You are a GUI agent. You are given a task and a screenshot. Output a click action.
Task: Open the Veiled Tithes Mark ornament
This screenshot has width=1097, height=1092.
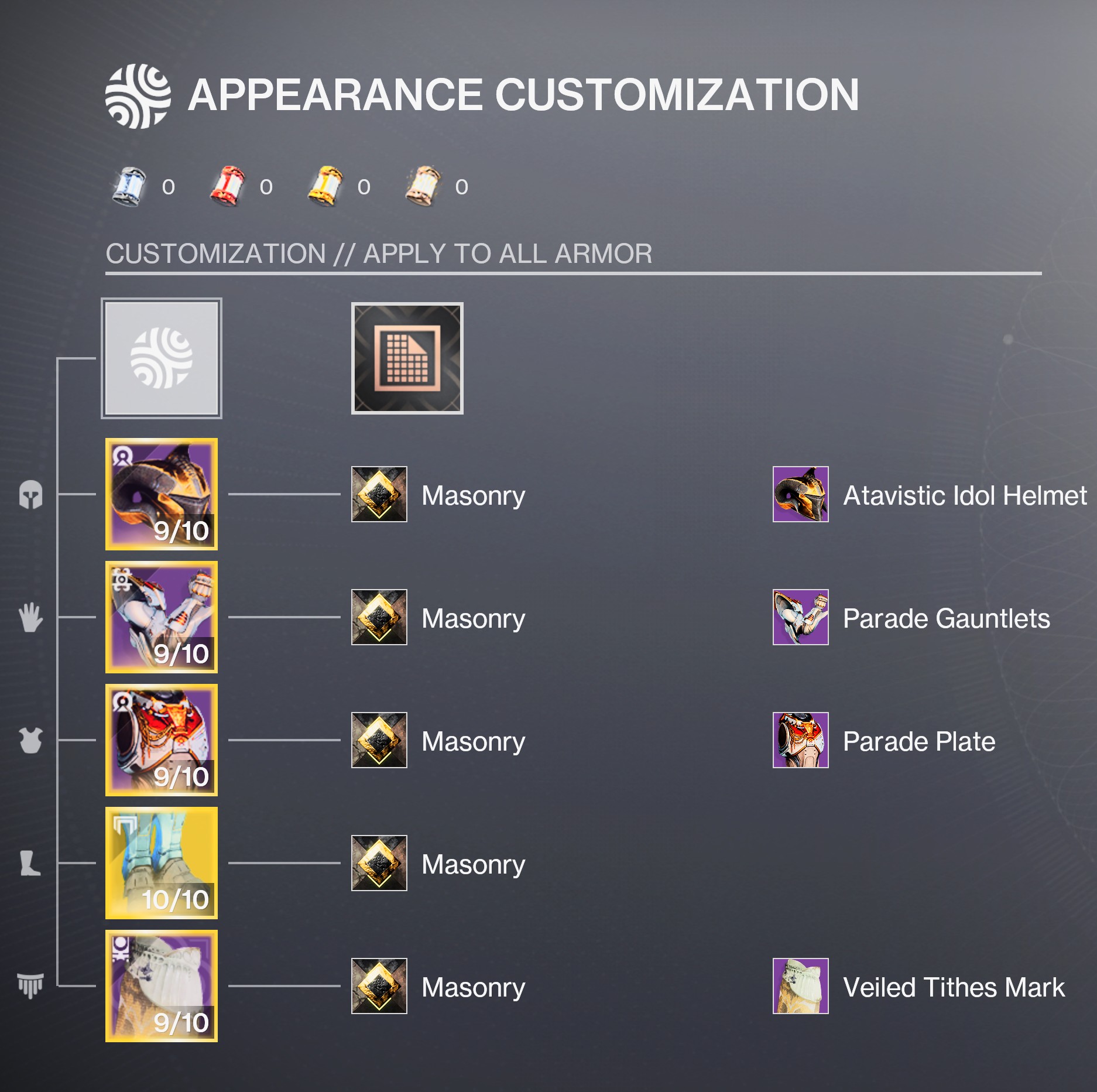[800, 986]
